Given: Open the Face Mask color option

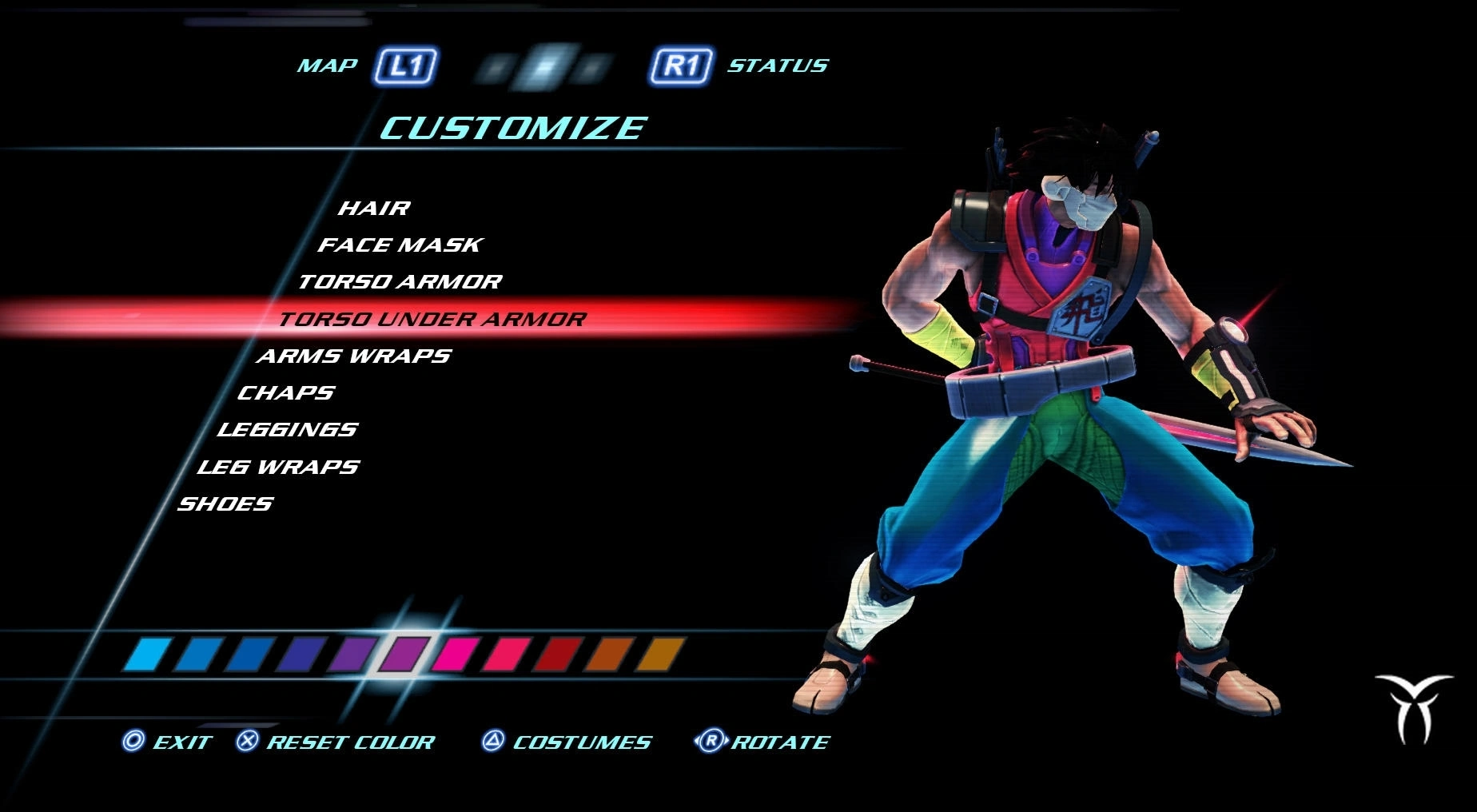Looking at the screenshot, I should point(400,245).
